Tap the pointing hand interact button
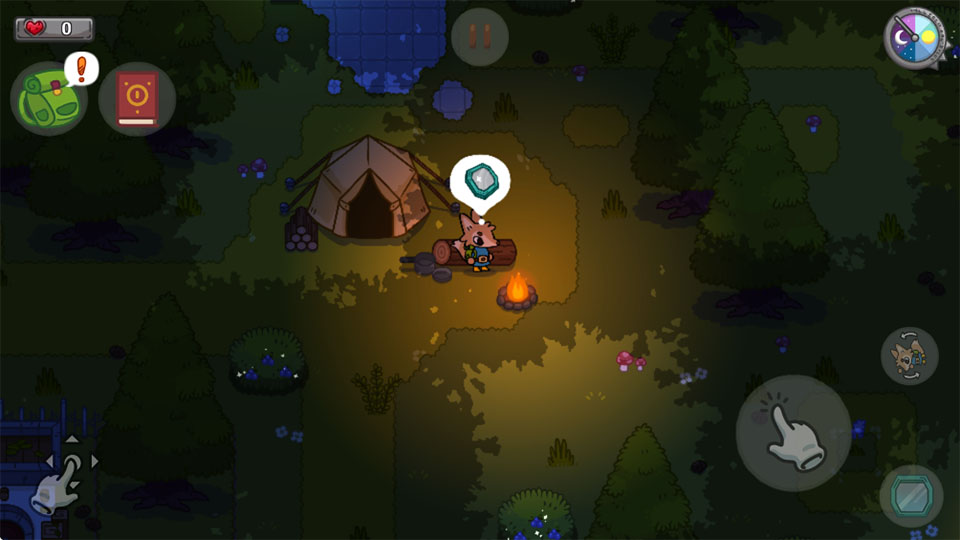960x540 pixels. [x=793, y=433]
